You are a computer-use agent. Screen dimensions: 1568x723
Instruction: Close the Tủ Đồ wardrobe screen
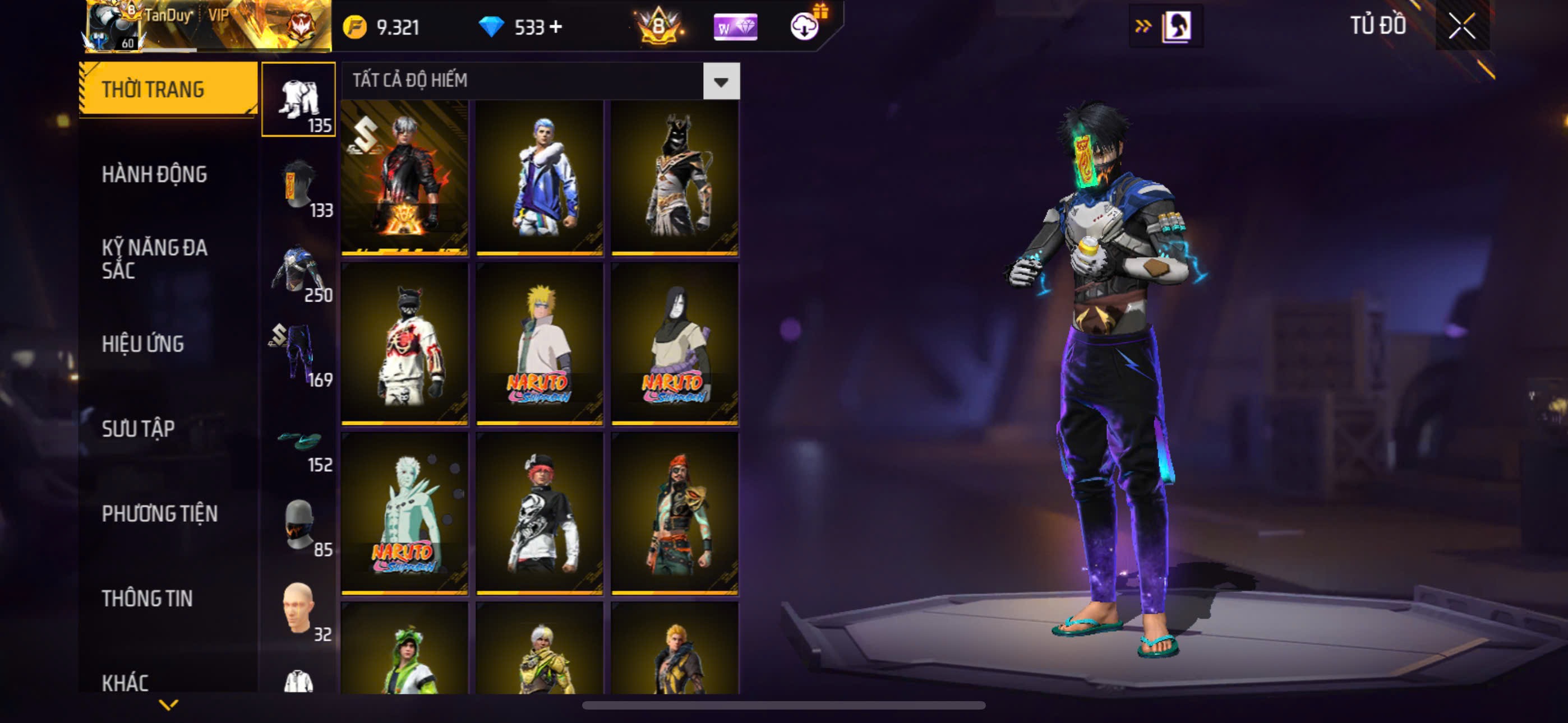point(1461,26)
